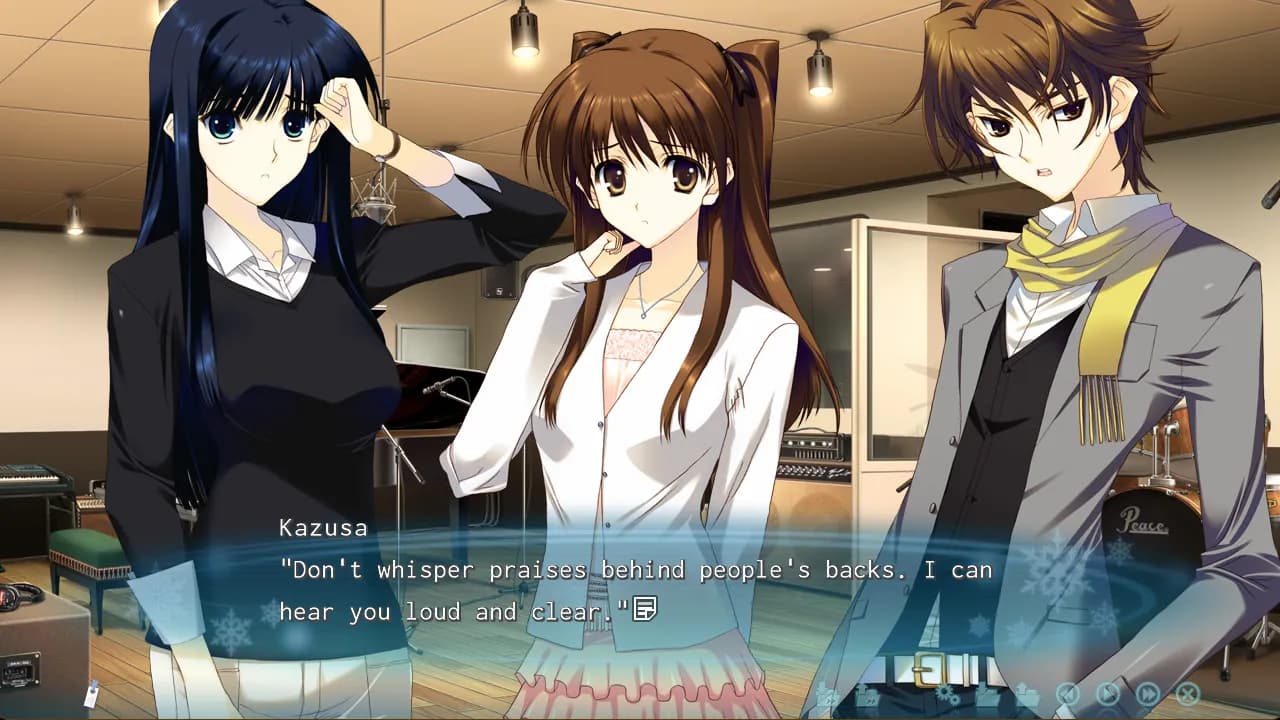
Task: Toggle skip mode with the fast-forward button
Action: (x=1147, y=693)
